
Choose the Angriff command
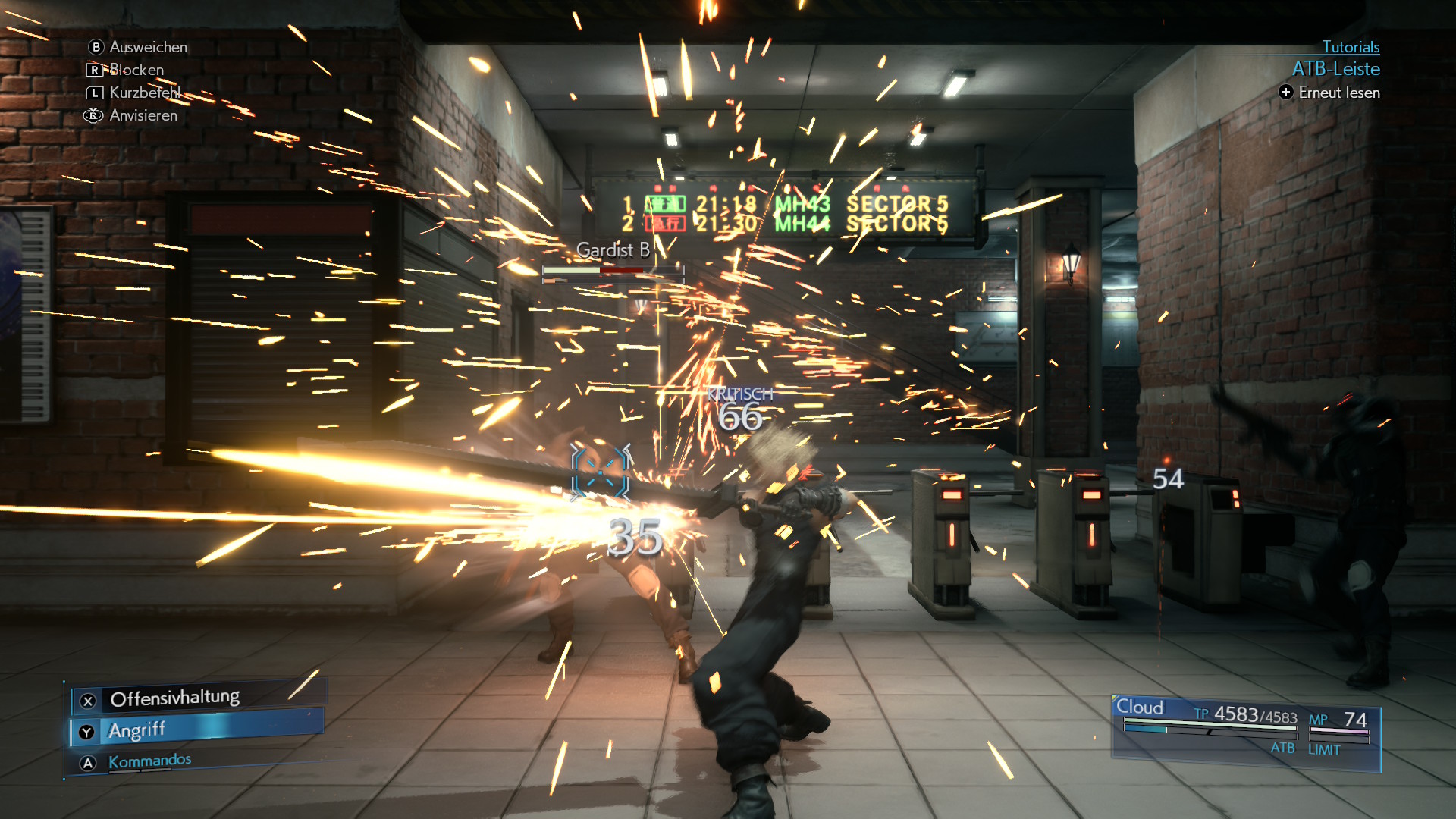136,730
